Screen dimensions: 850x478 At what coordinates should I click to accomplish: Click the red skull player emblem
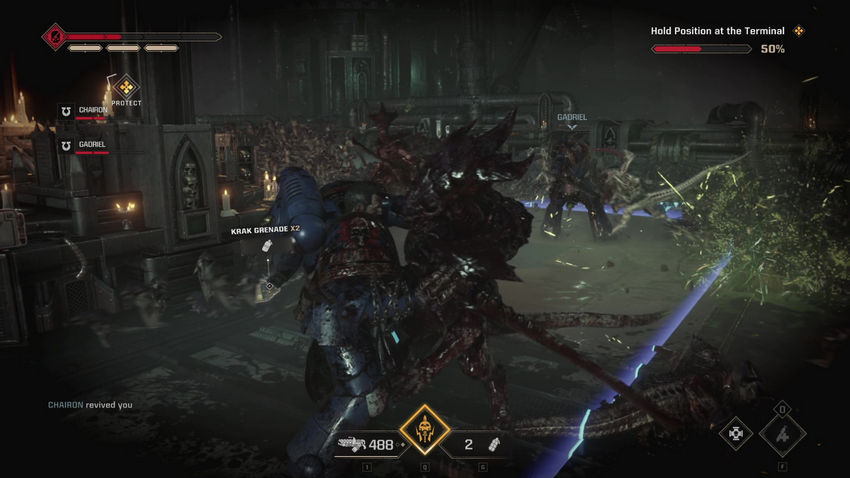click(x=54, y=37)
